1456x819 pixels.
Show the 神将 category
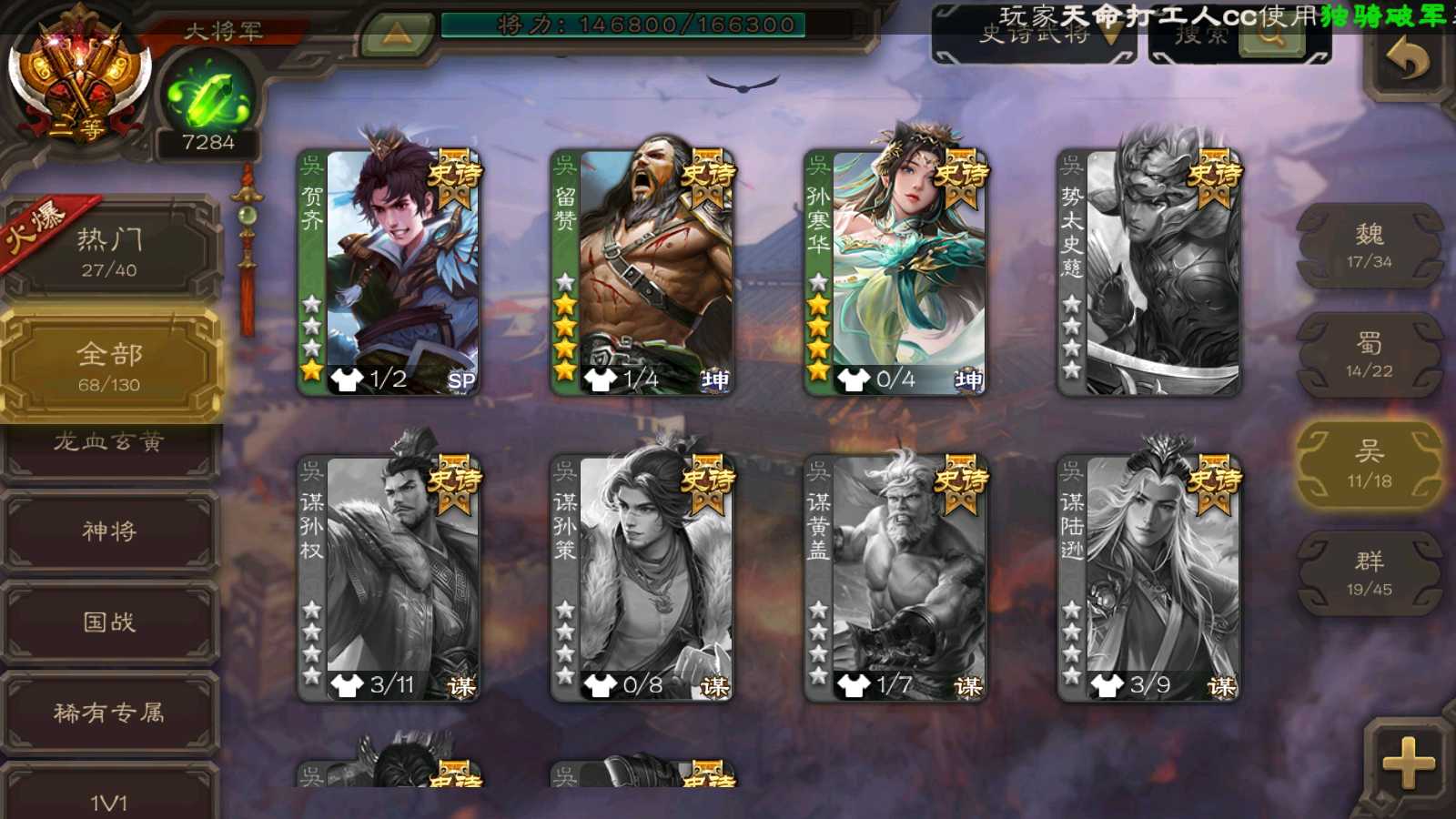109,531
